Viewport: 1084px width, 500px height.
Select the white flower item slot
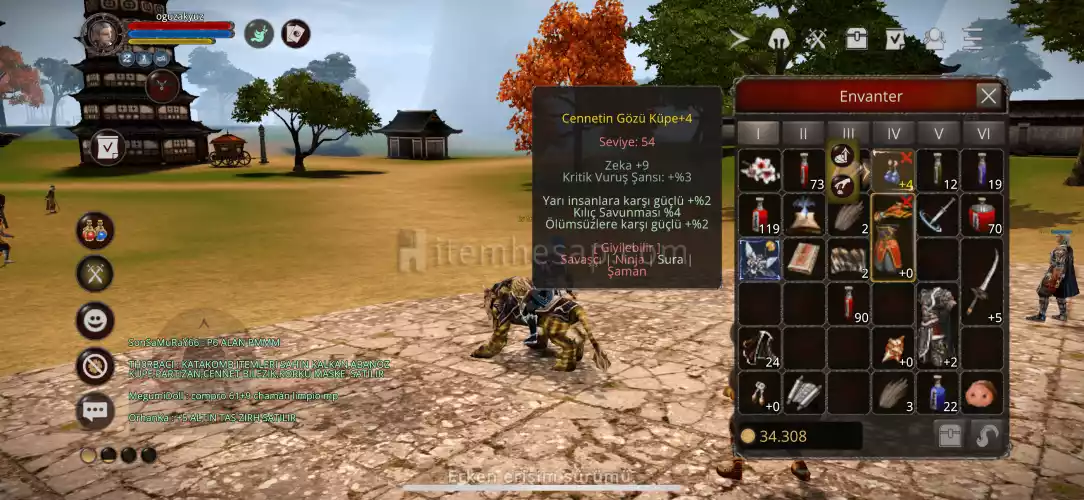pos(759,170)
